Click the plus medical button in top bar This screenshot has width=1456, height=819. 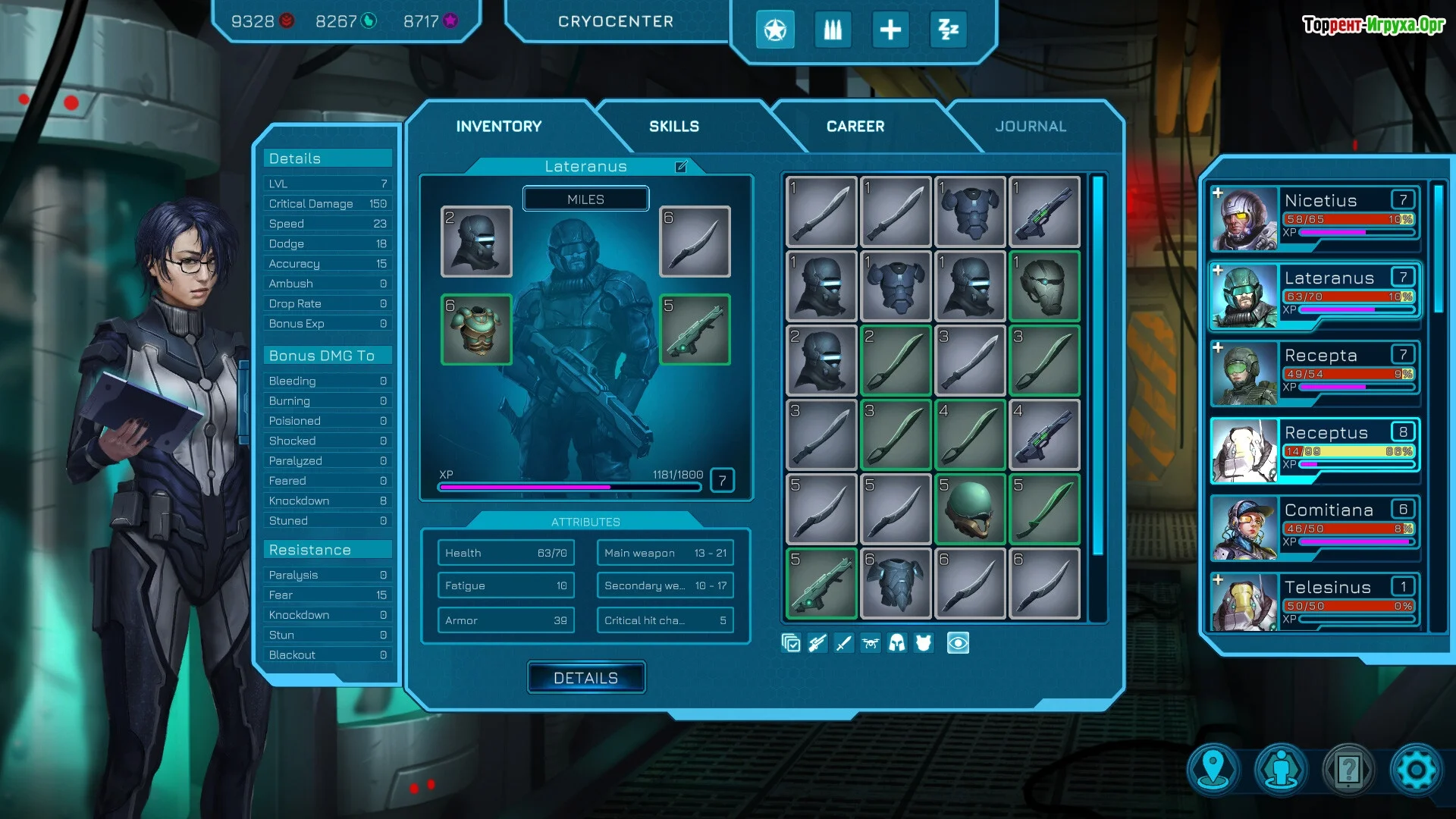pos(890,30)
